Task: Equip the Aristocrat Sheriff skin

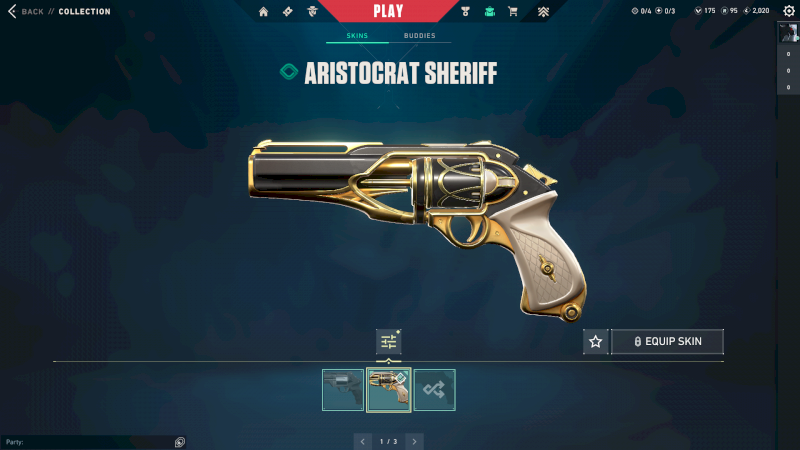Action: coord(667,342)
